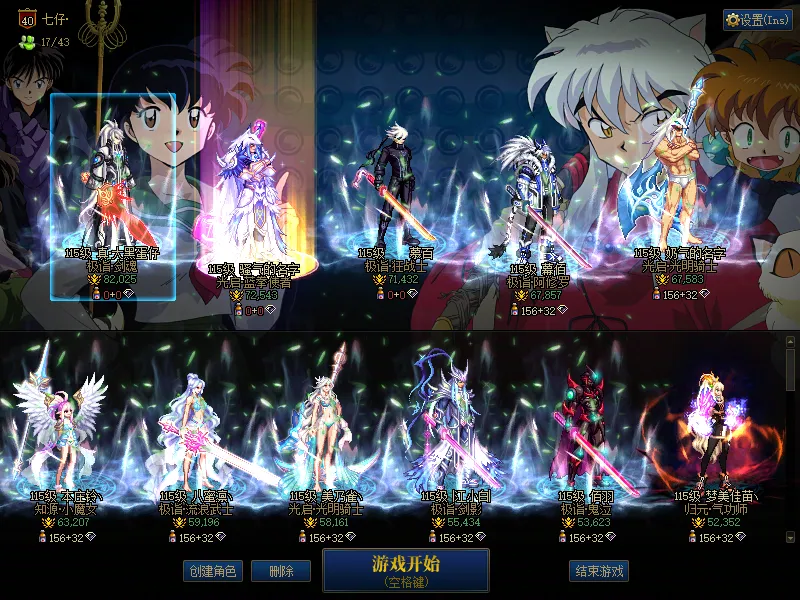
Task: Exit with the 结束游戏 button
Action: point(599,571)
